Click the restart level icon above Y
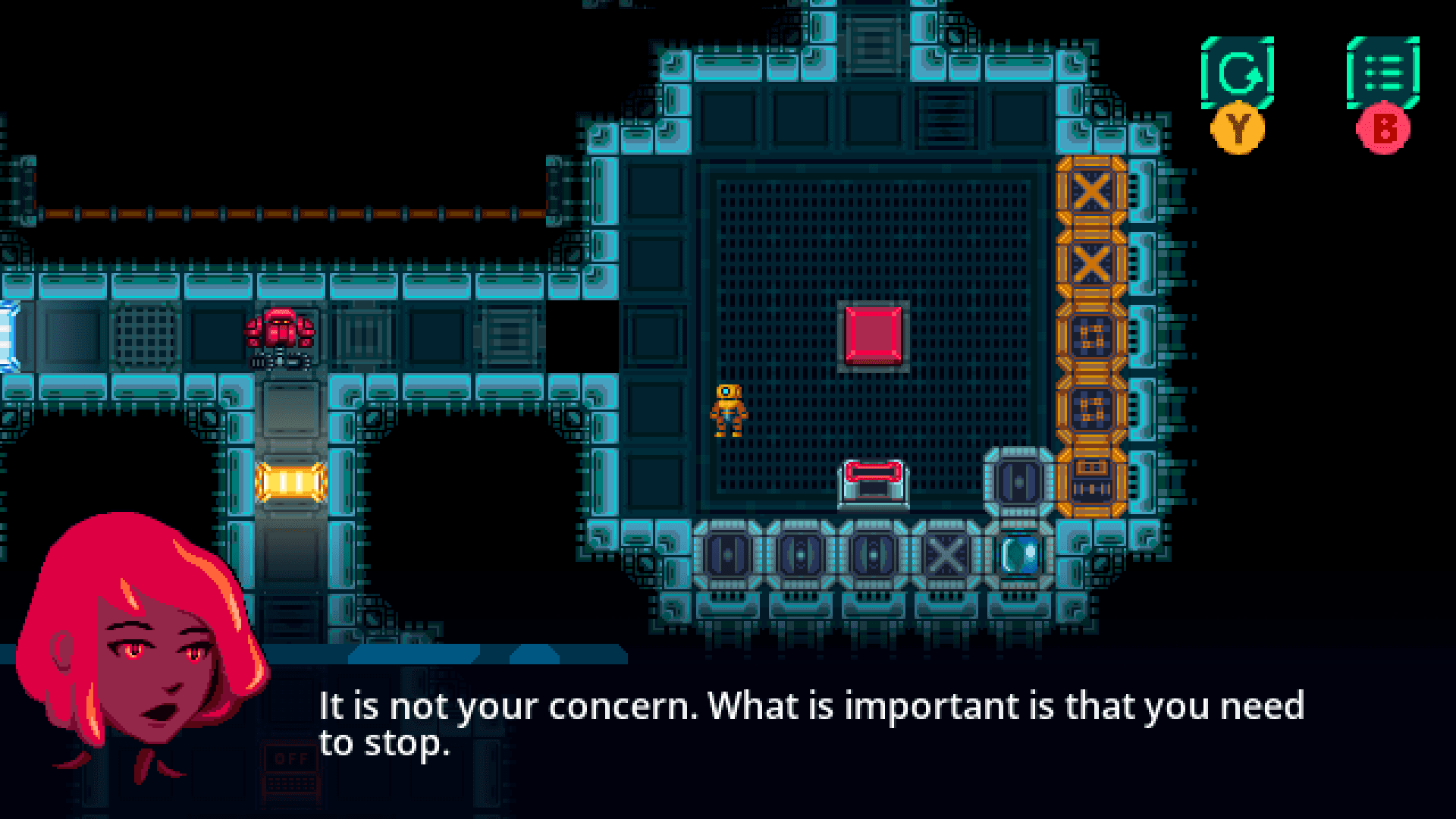Screen dimensions: 1456x819 click(x=1238, y=72)
